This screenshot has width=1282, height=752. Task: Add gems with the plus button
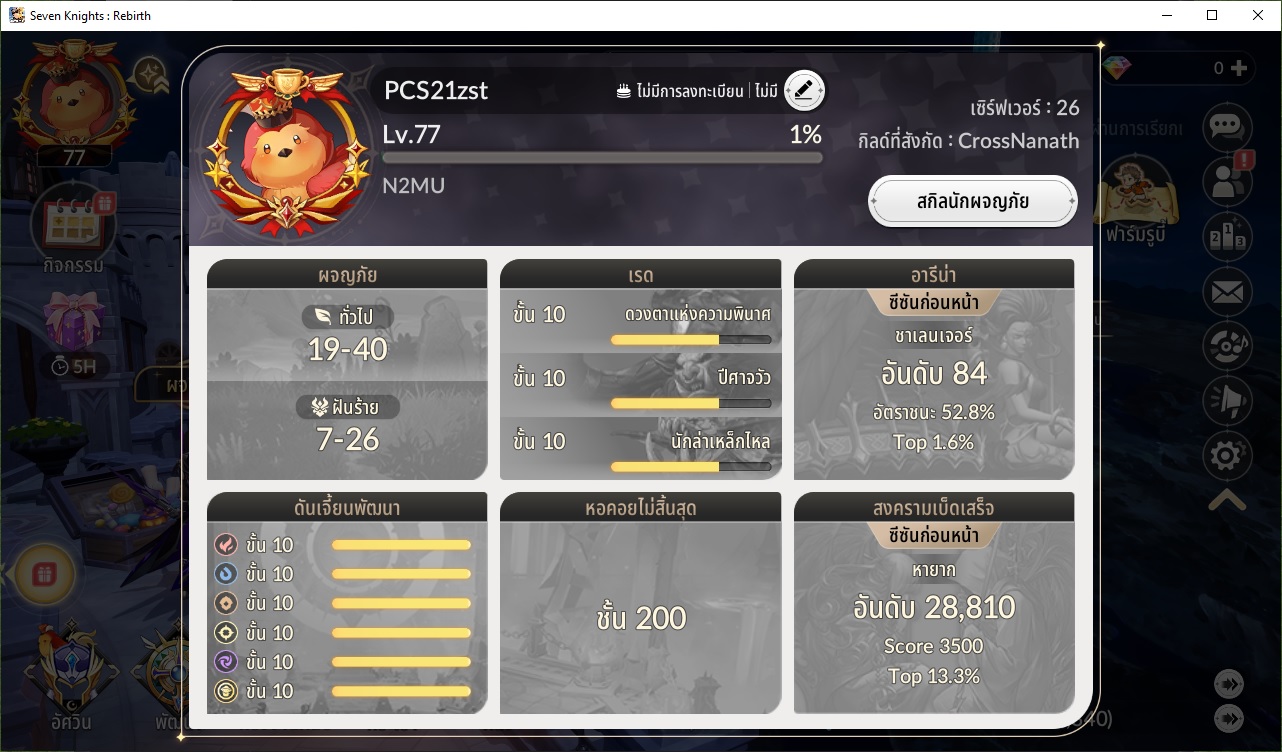(1239, 68)
